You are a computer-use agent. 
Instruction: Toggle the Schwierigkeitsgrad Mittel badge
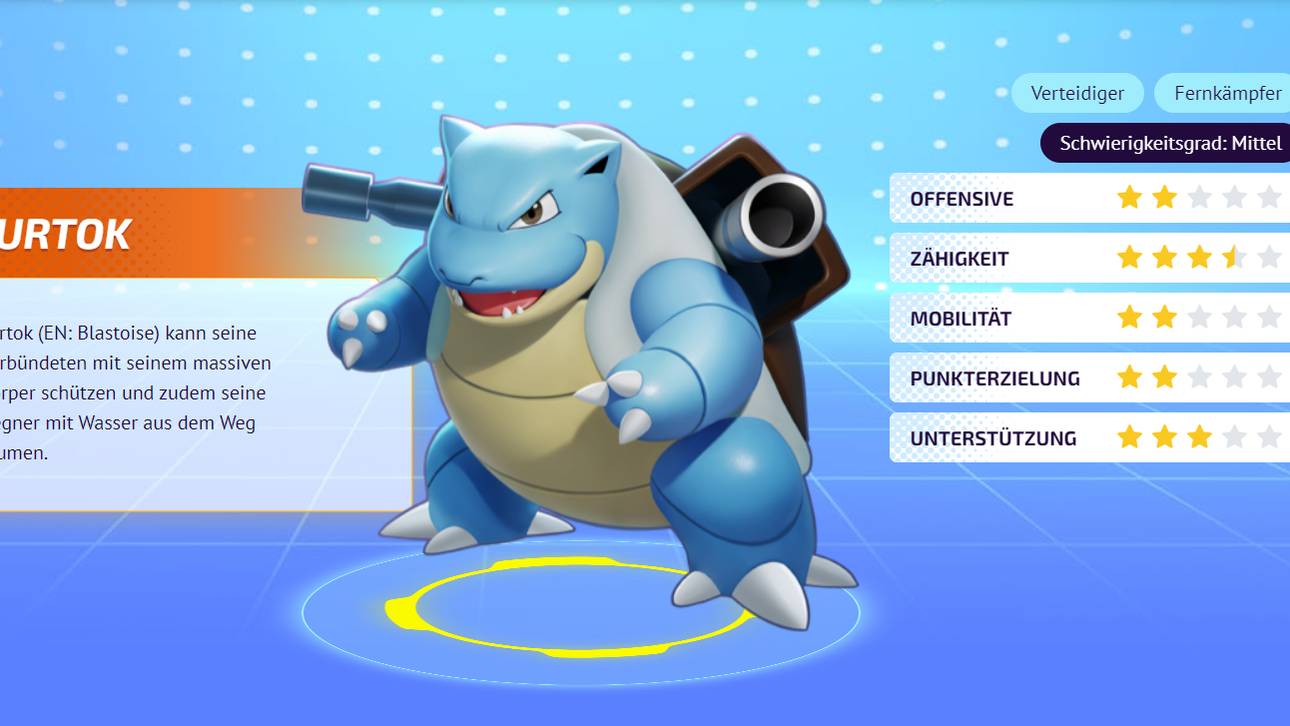click(1164, 143)
